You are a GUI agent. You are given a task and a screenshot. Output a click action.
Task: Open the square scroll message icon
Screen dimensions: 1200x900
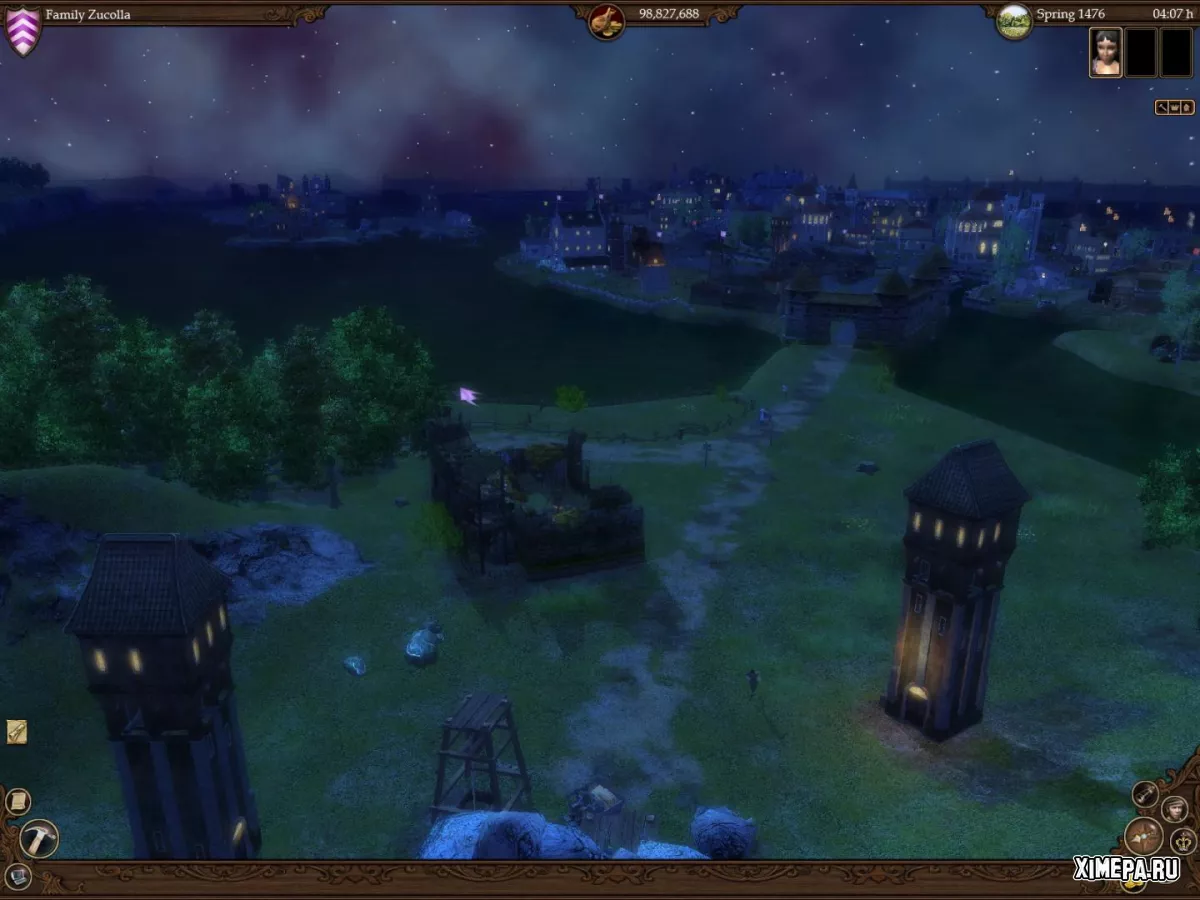(x=16, y=732)
